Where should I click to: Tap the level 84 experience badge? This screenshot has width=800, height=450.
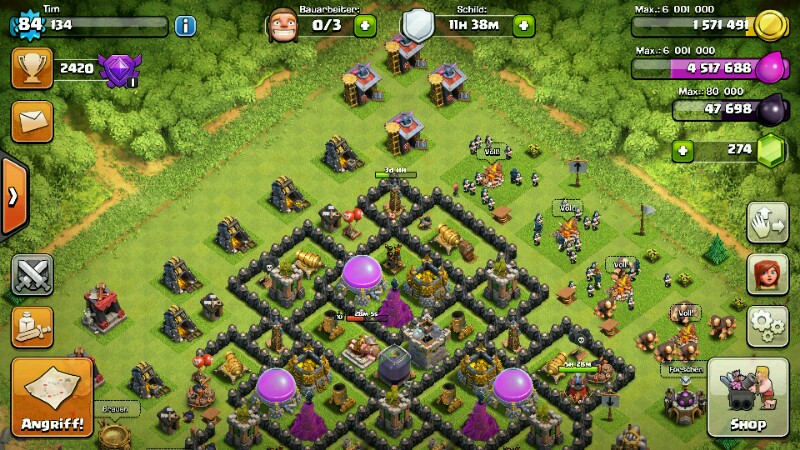30,24
